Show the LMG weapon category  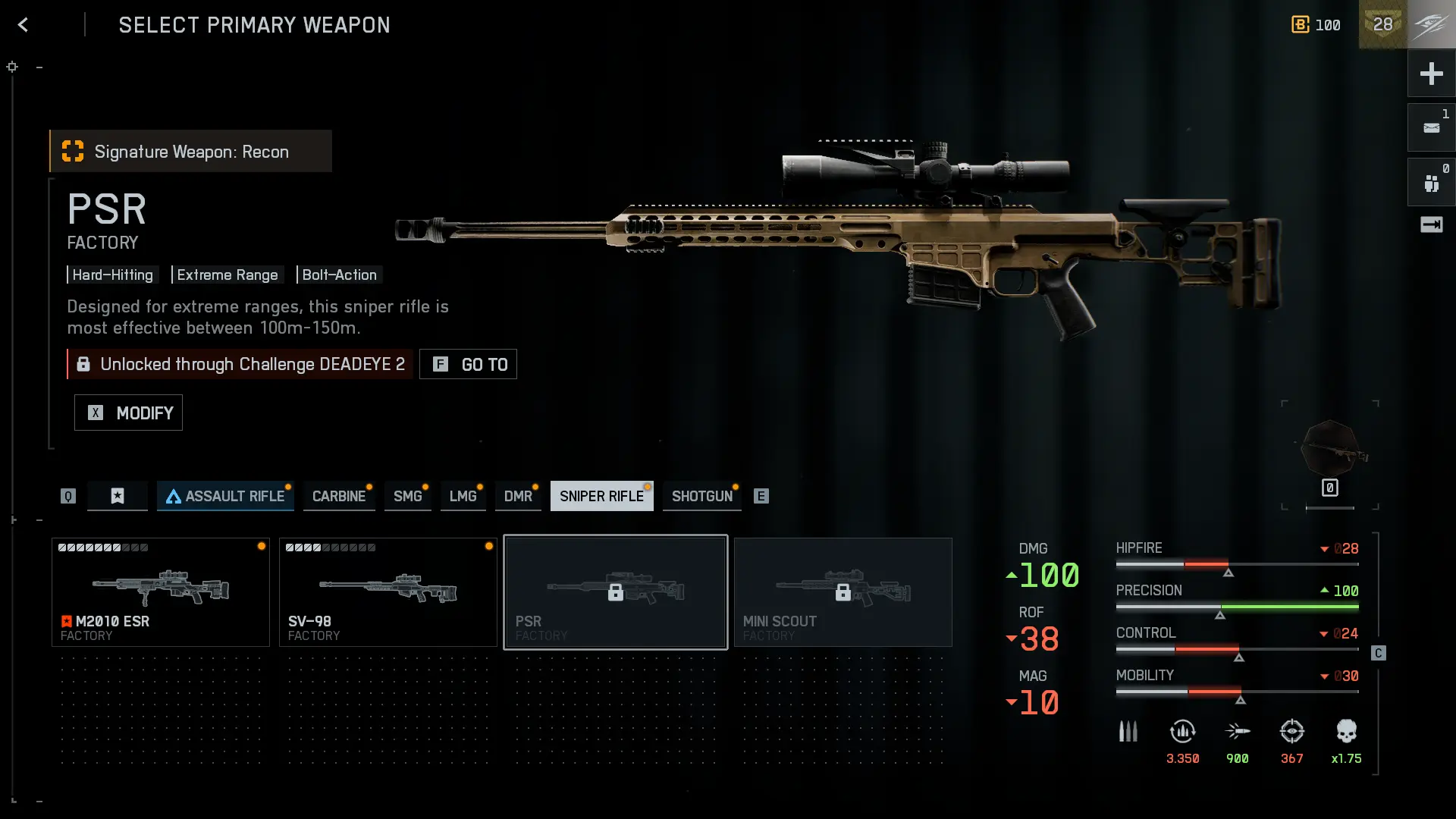click(x=463, y=496)
